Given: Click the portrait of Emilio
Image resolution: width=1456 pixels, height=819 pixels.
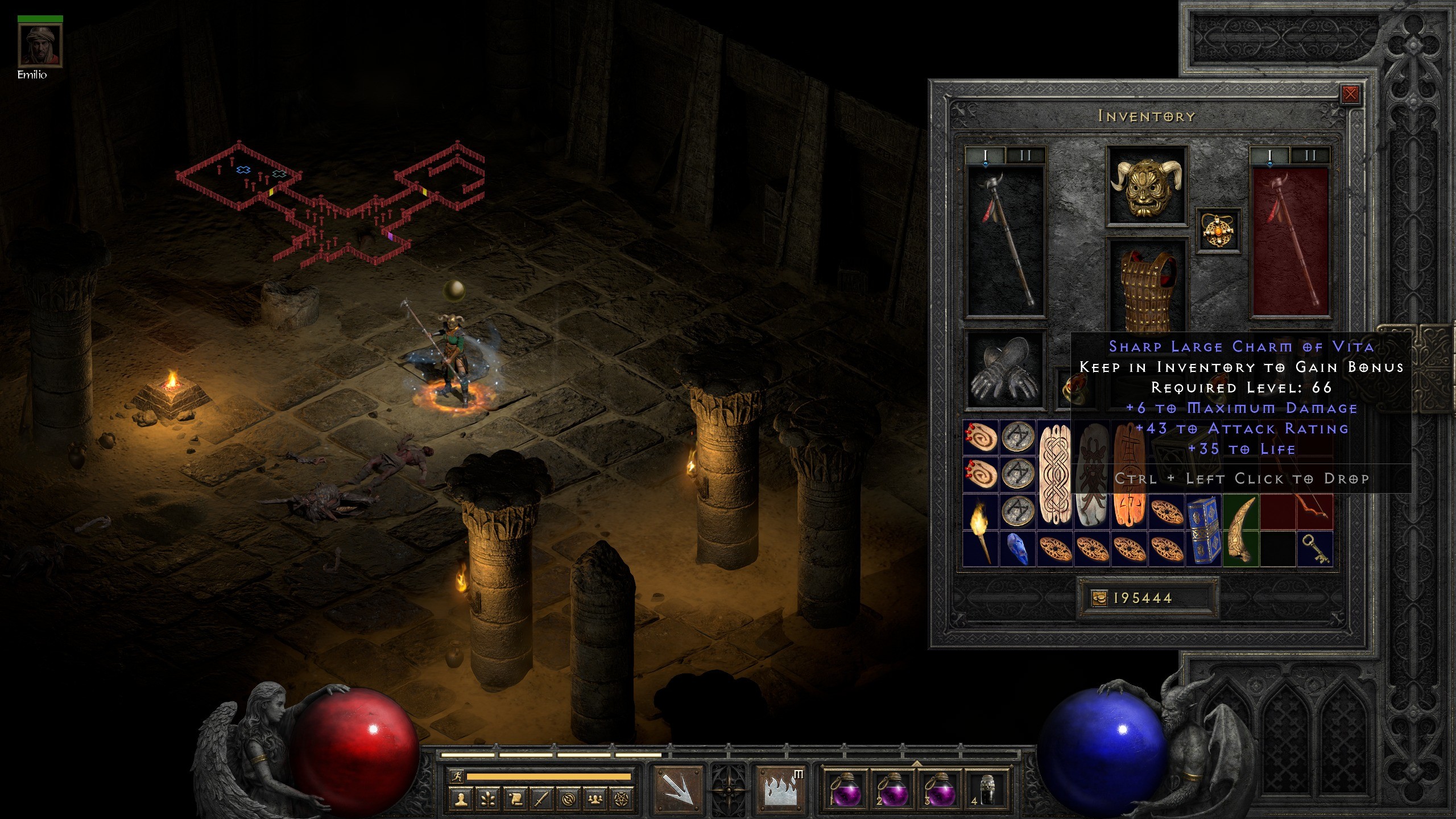Looking at the screenshot, I should click(x=40, y=45).
